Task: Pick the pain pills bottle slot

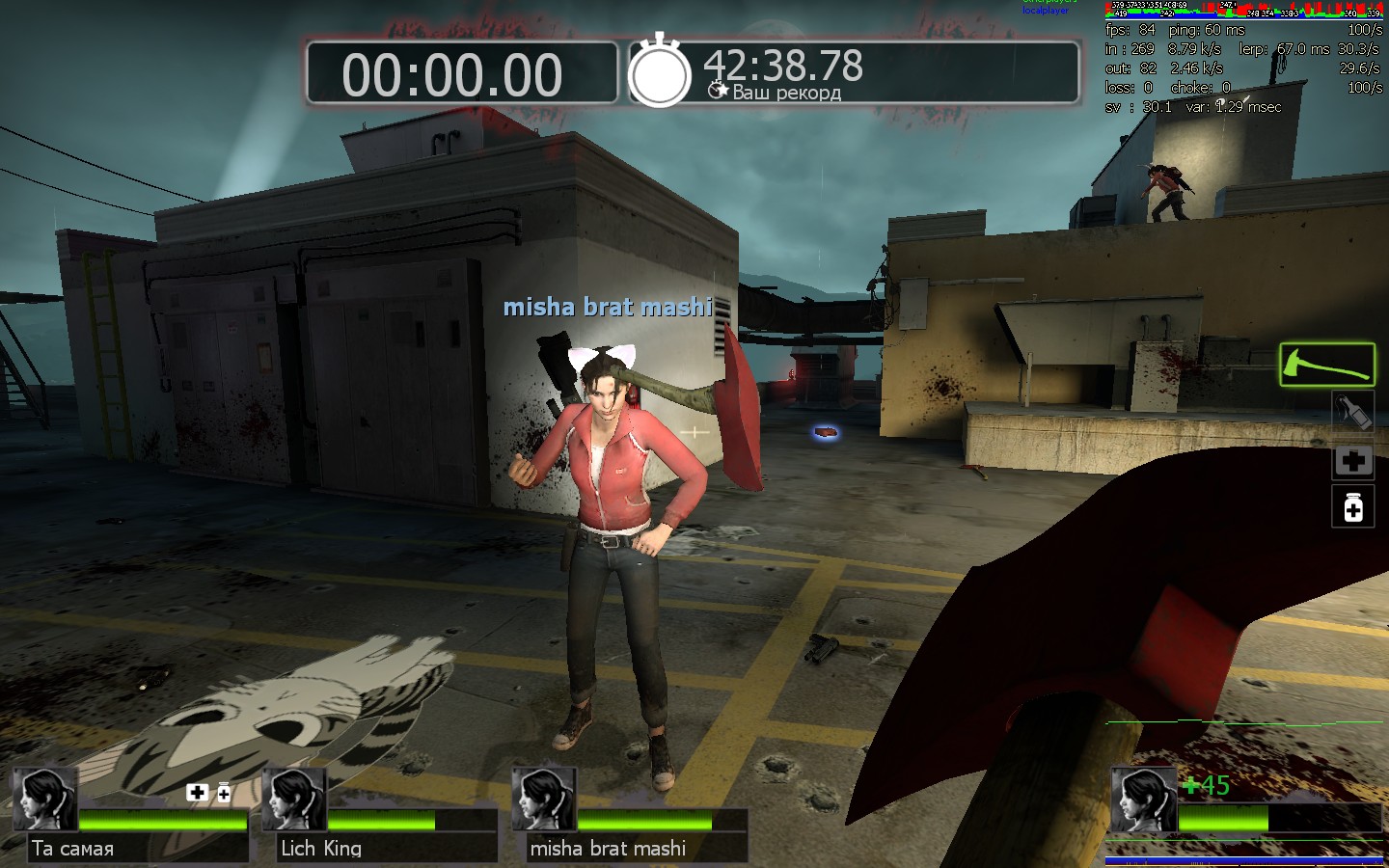Action: pos(1352,507)
